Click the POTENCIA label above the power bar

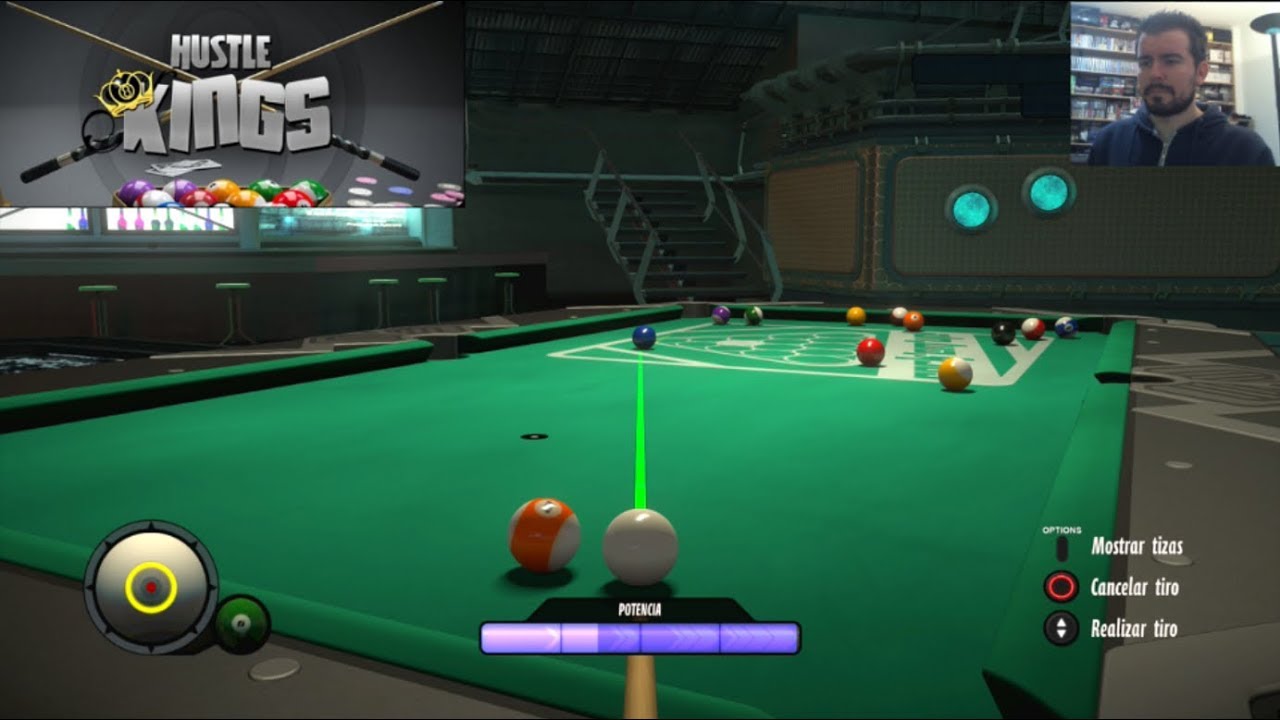tap(640, 607)
